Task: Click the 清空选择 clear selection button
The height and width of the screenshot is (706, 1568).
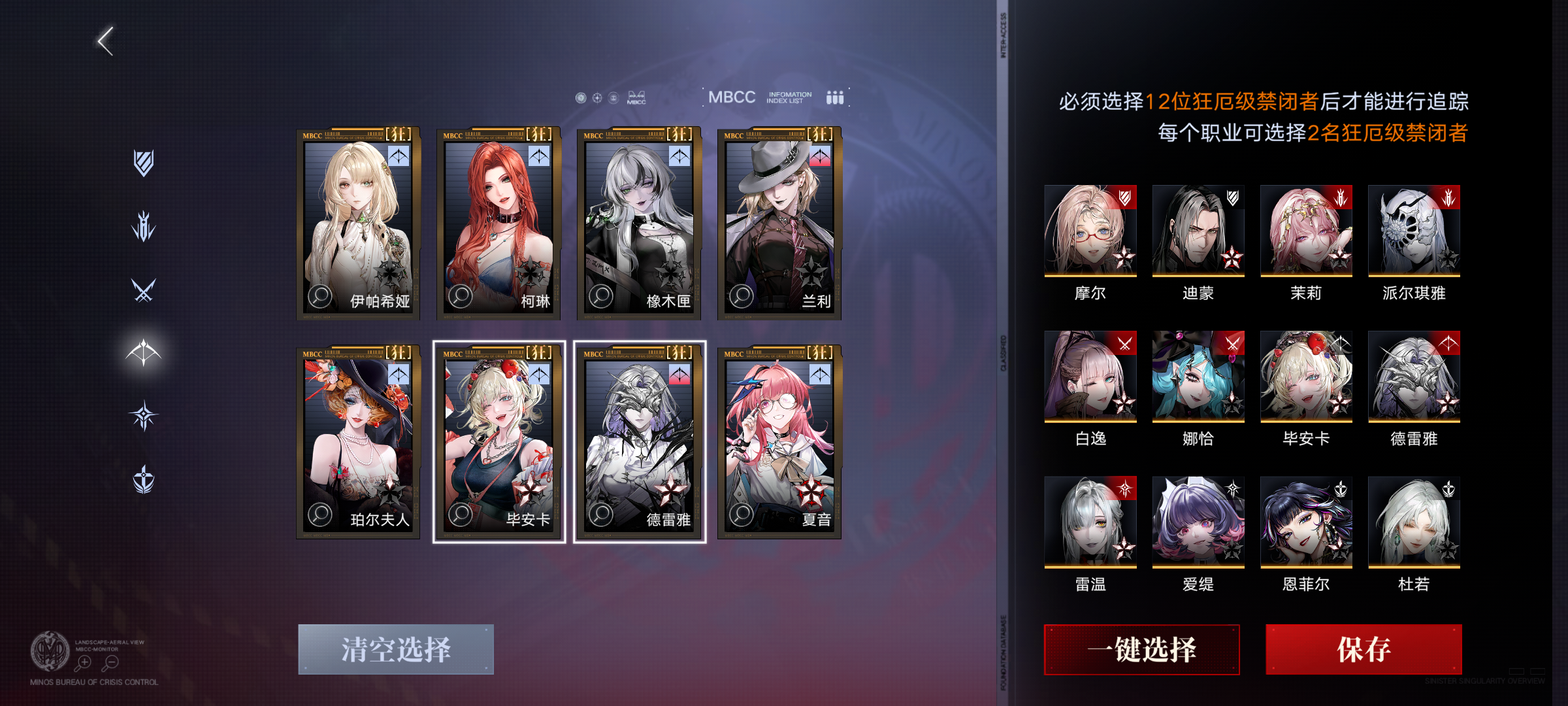Action: (395, 649)
